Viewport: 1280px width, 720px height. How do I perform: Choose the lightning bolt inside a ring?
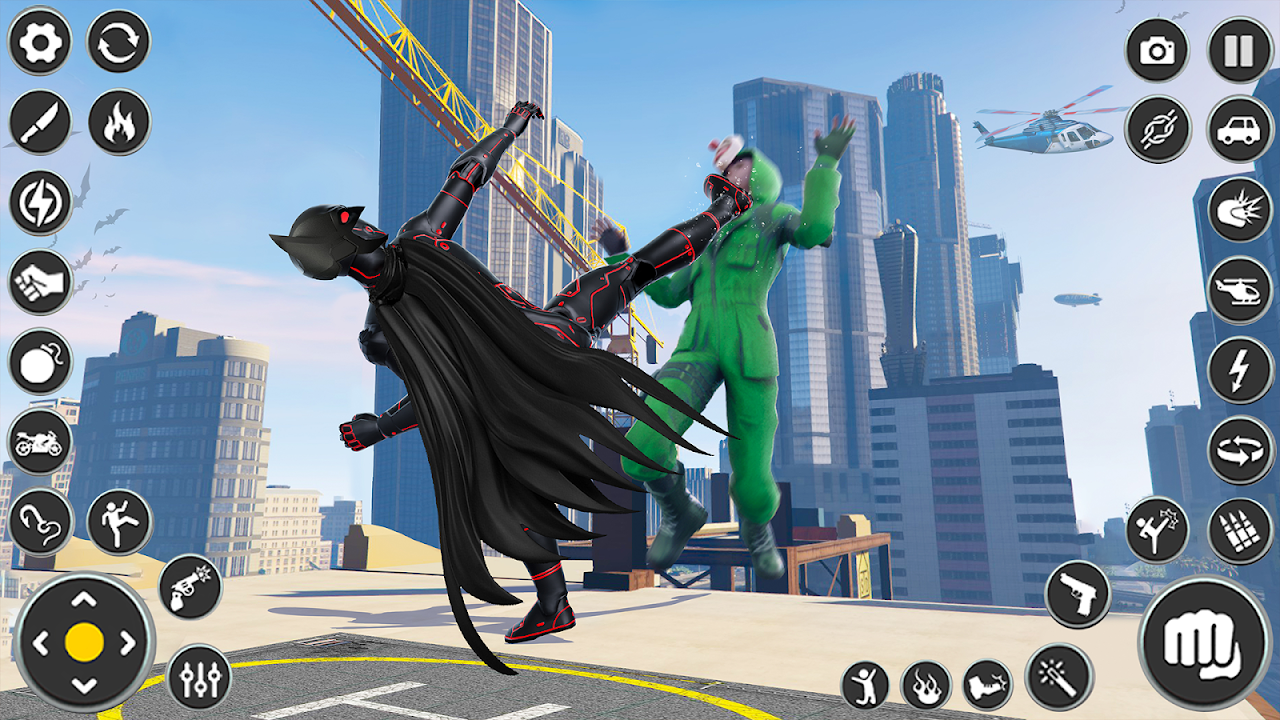(x=39, y=202)
